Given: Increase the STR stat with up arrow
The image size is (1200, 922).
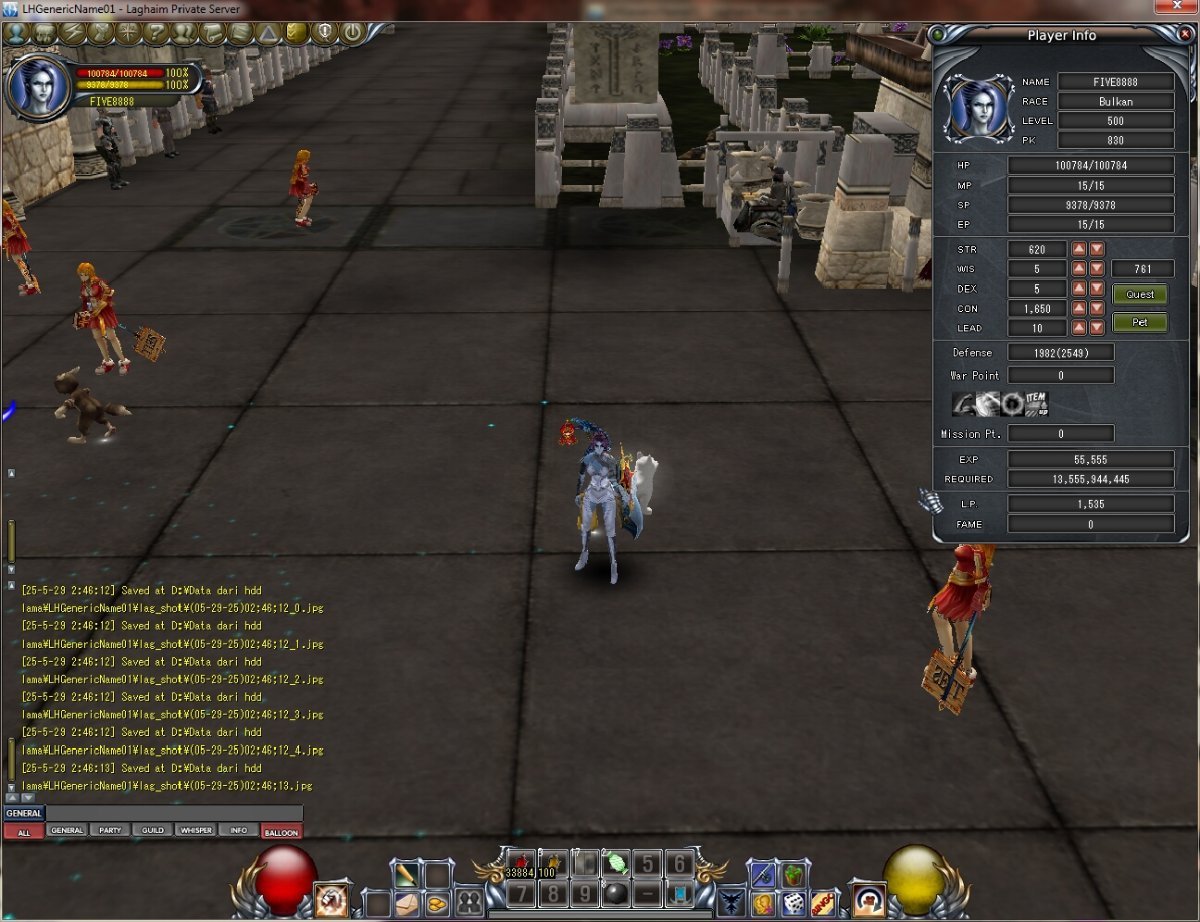Looking at the screenshot, I should [1079, 249].
